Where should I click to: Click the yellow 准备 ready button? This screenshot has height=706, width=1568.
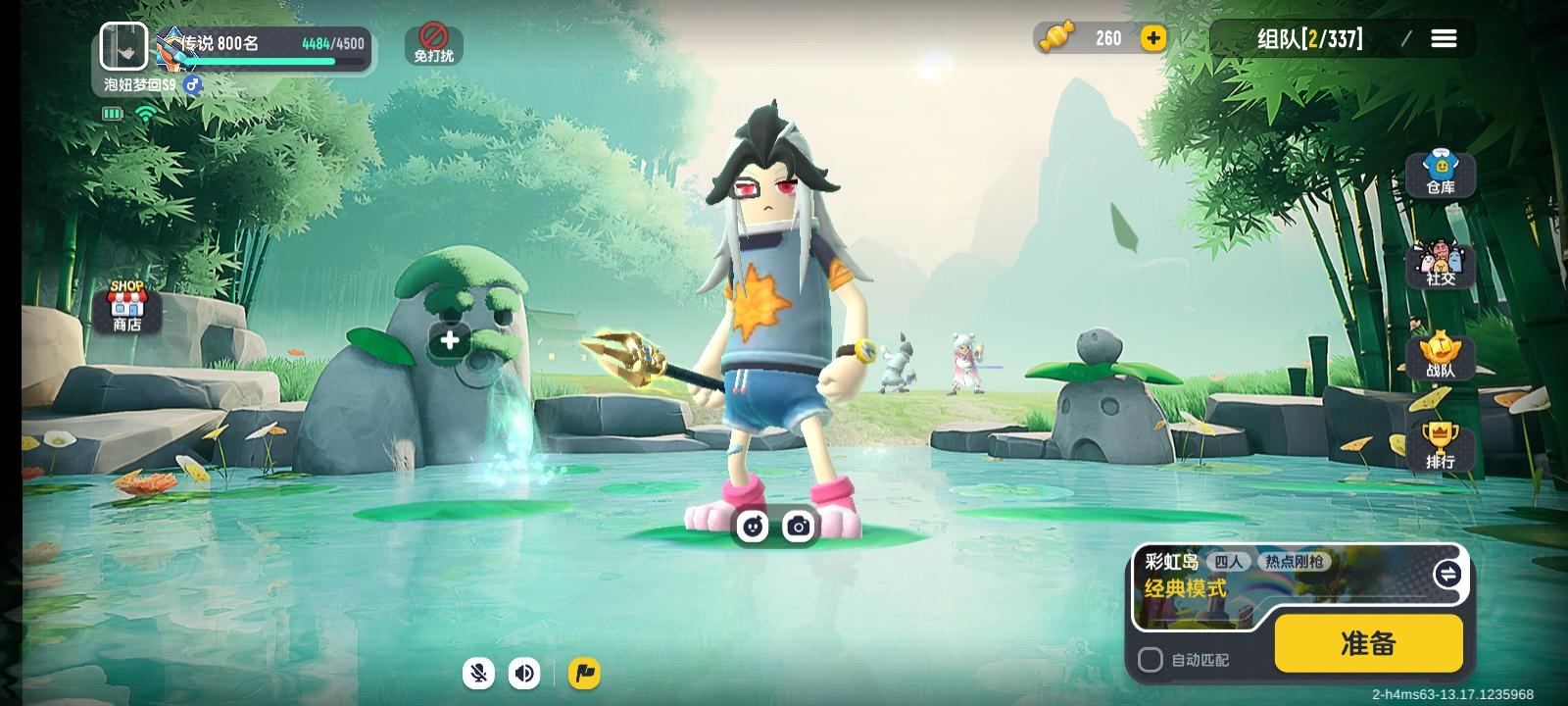point(1368,643)
